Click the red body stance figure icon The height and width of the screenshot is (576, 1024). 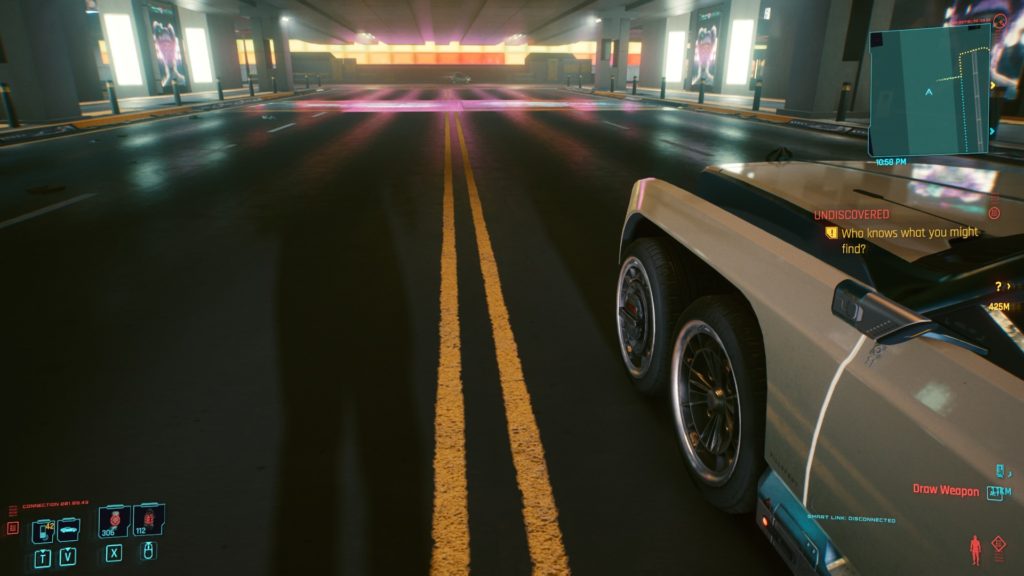click(975, 549)
